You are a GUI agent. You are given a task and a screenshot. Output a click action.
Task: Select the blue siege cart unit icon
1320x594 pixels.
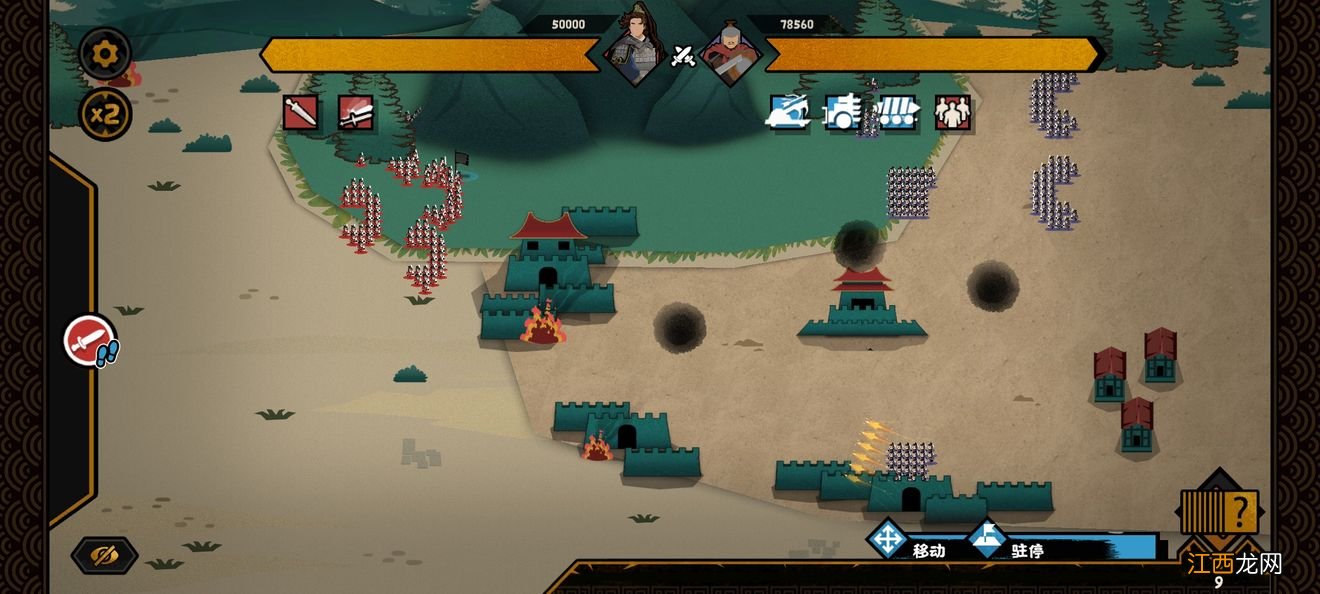coord(842,113)
